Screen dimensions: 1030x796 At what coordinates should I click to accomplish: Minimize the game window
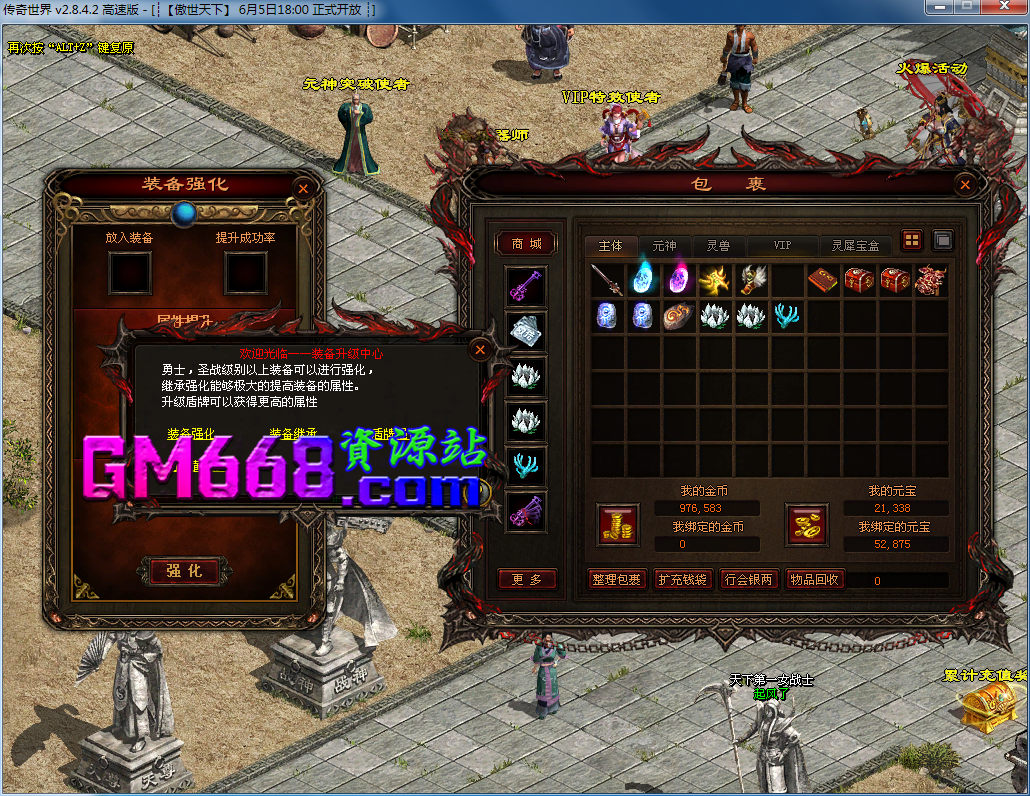939,7
